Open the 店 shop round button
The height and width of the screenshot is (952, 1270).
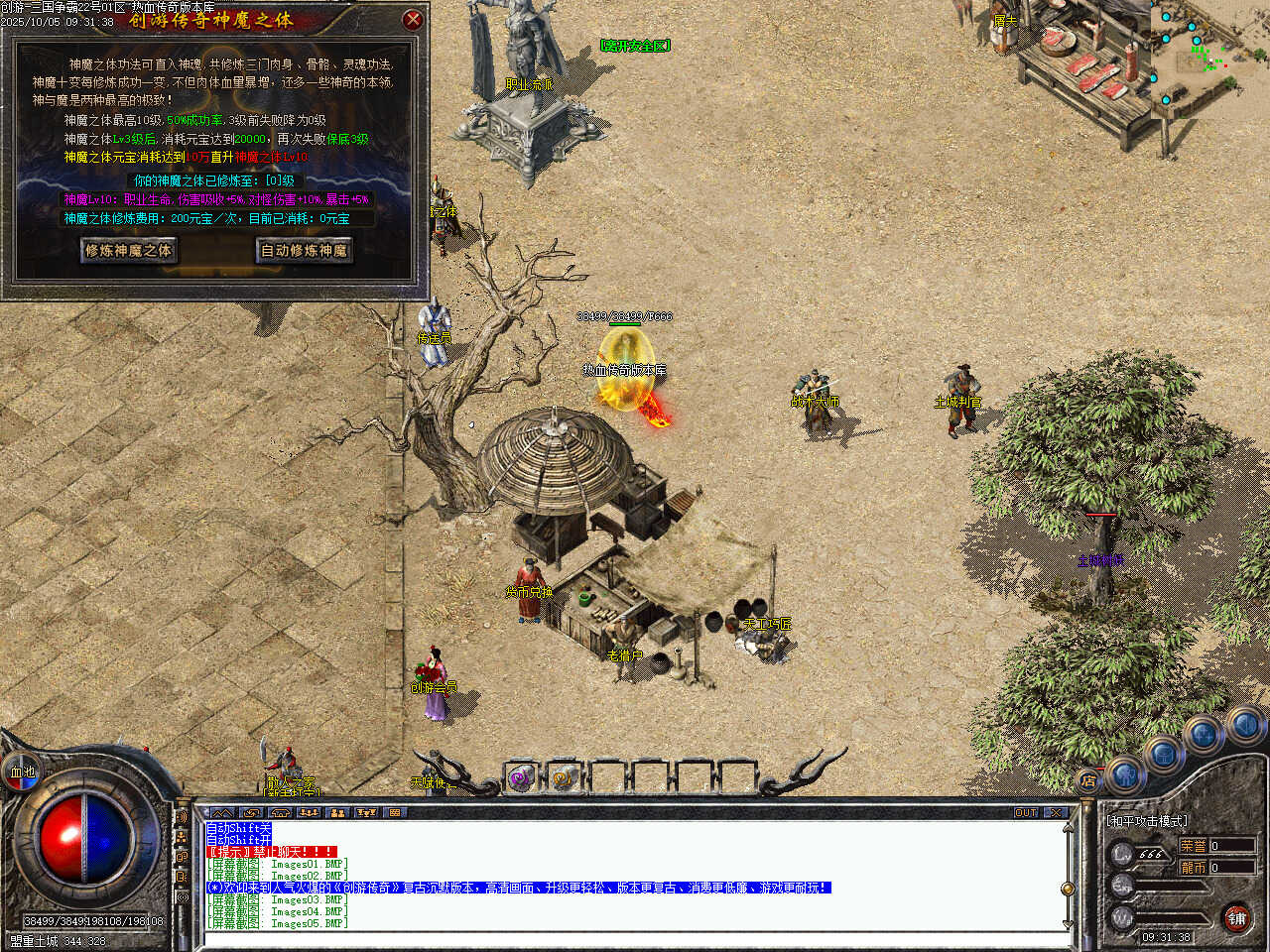(x=1088, y=780)
